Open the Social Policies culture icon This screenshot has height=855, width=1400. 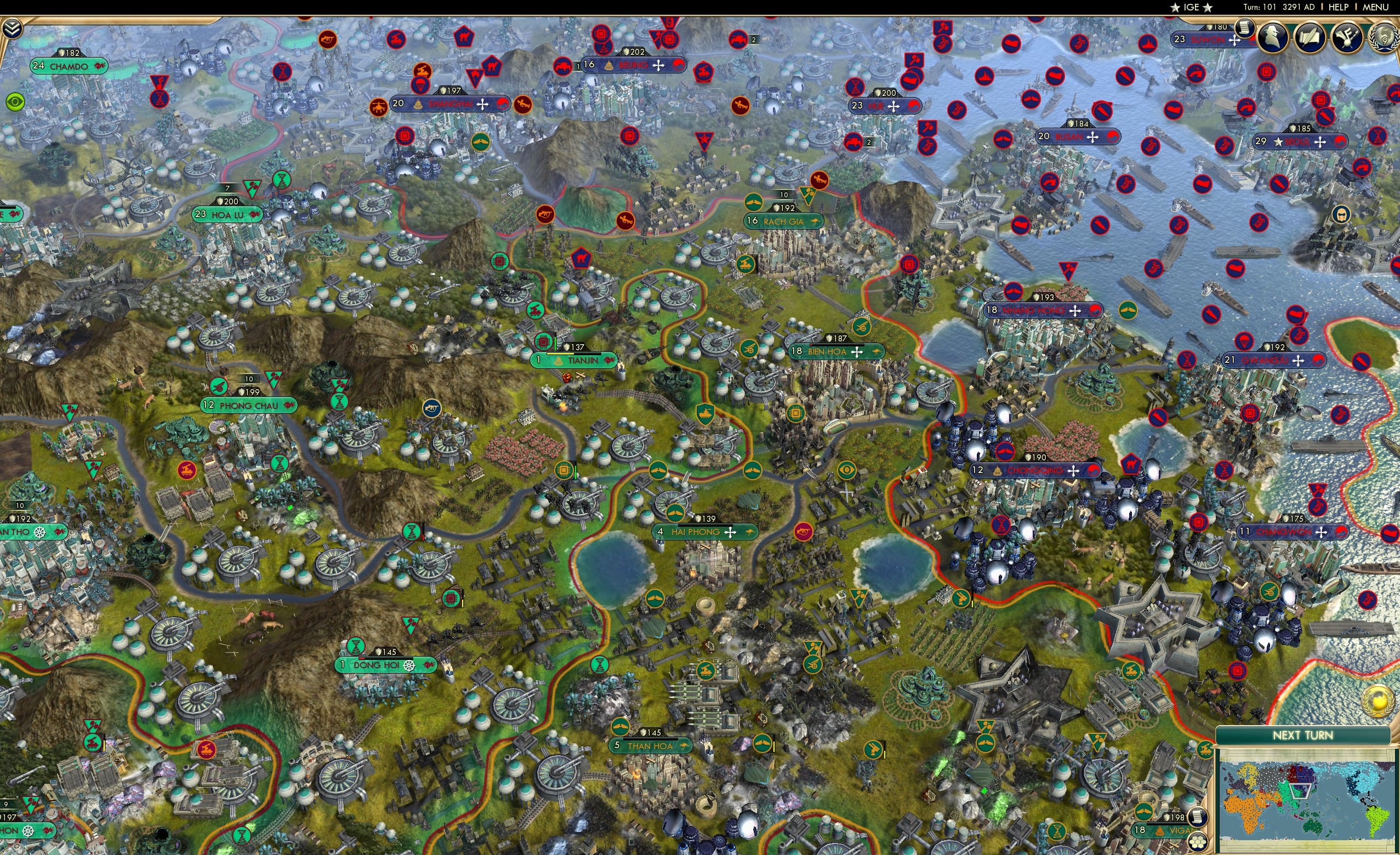[x=1348, y=38]
